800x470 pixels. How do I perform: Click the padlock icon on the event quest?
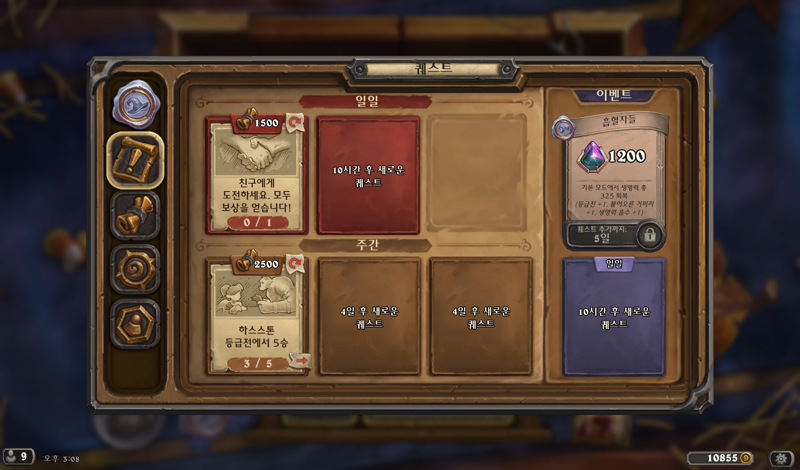650,235
